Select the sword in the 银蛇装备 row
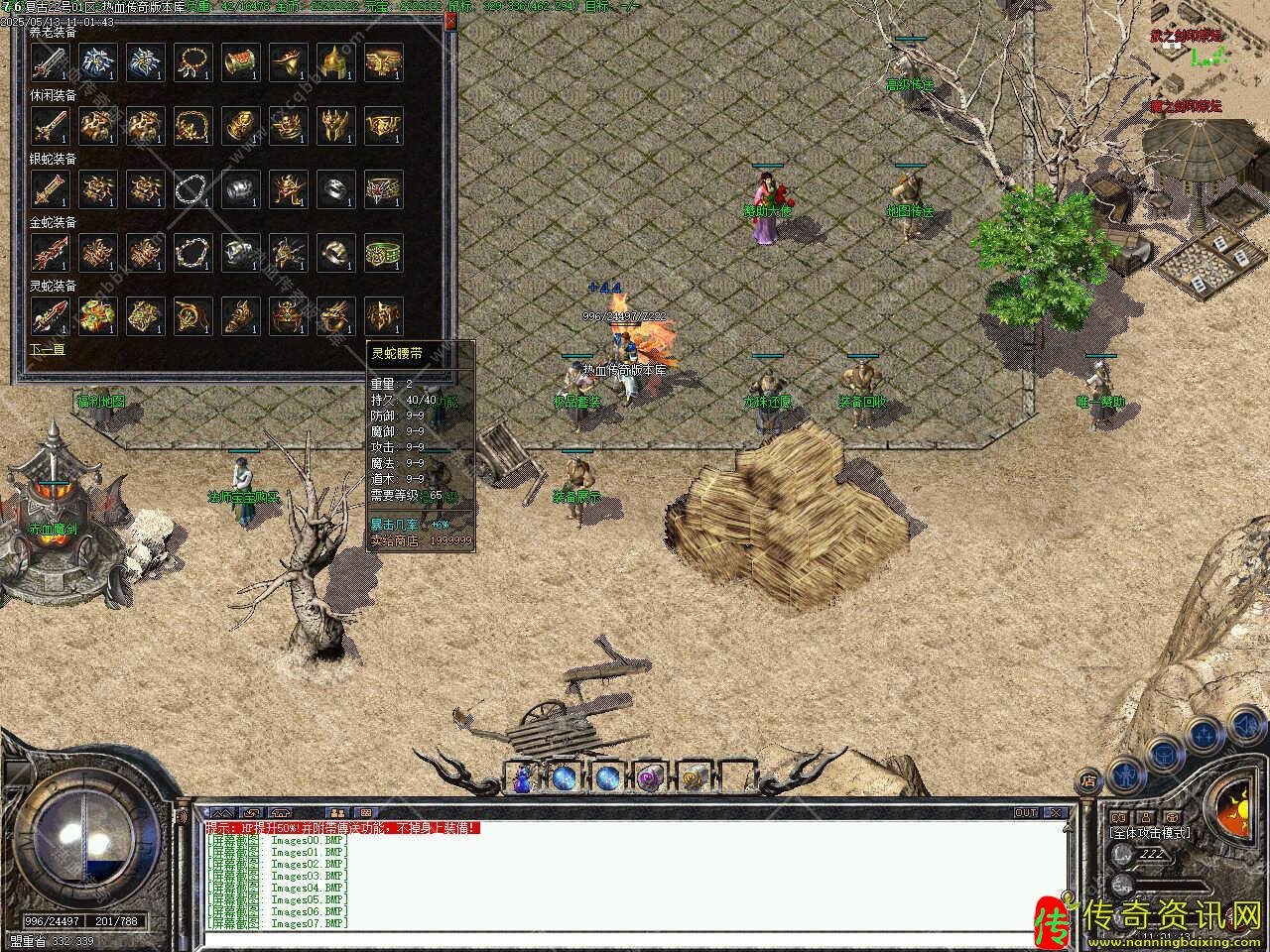1270x952 pixels. [x=50, y=188]
